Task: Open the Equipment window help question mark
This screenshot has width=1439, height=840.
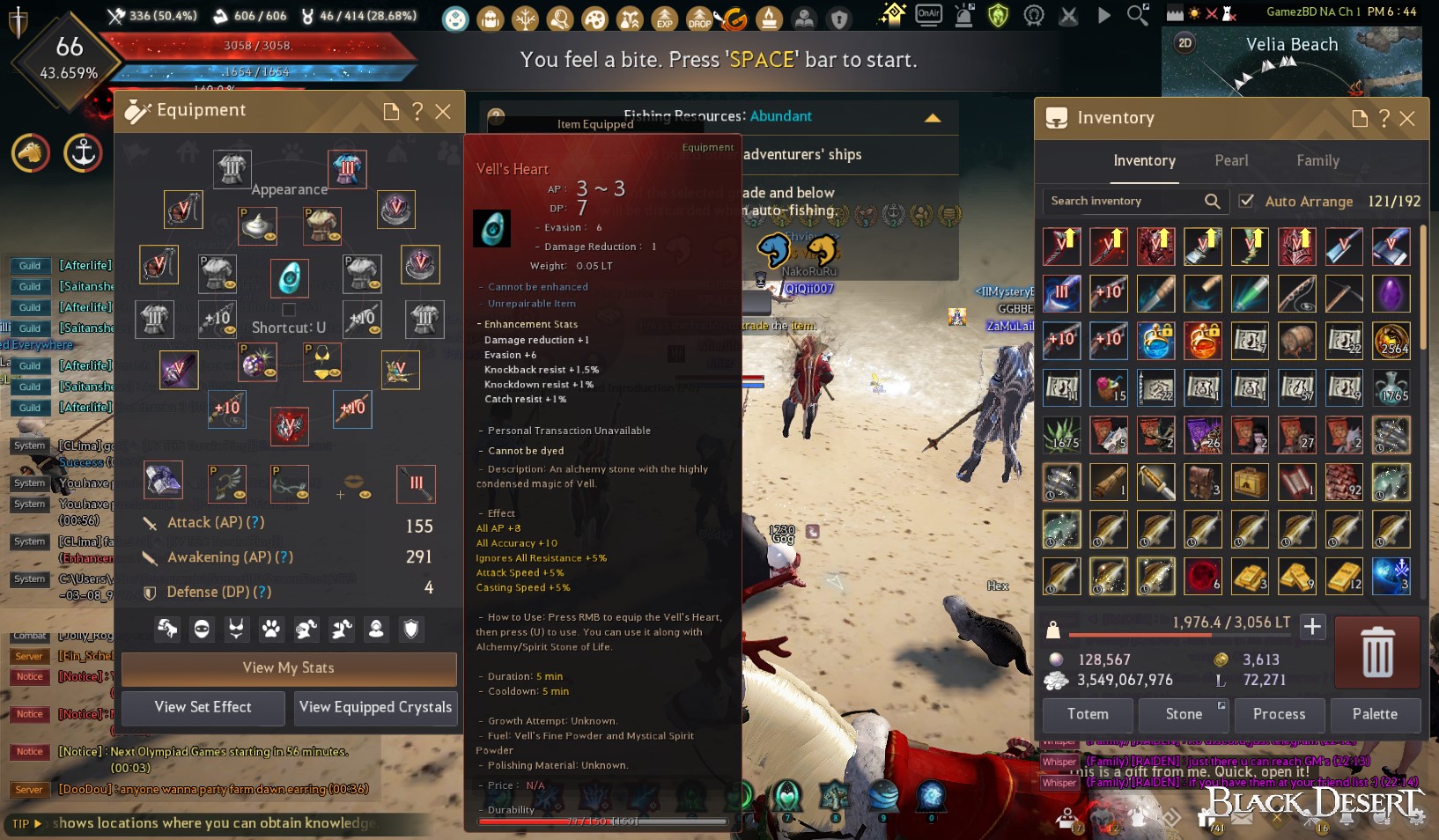Action: pos(417,112)
